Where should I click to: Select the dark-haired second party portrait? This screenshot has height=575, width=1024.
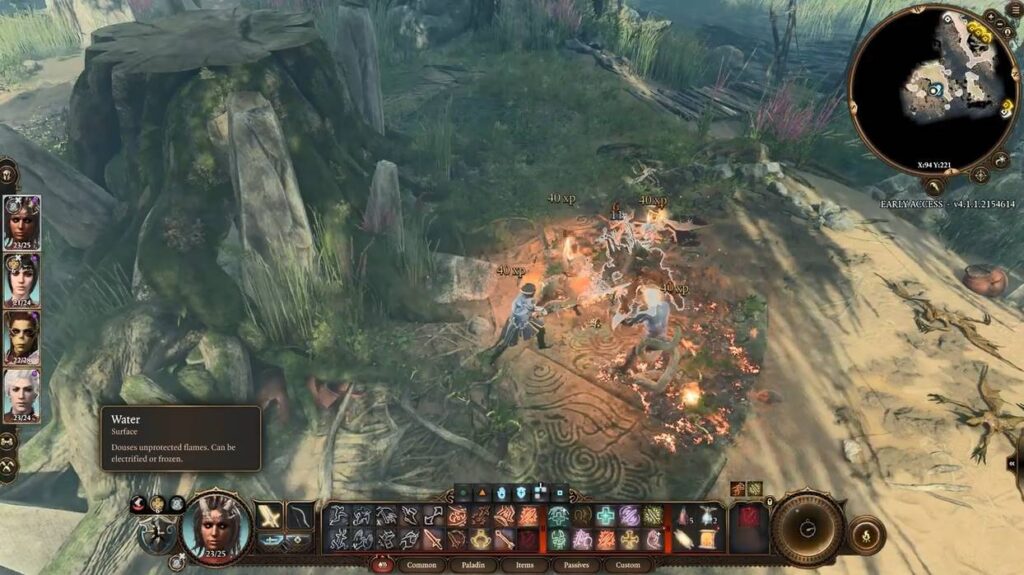point(22,278)
